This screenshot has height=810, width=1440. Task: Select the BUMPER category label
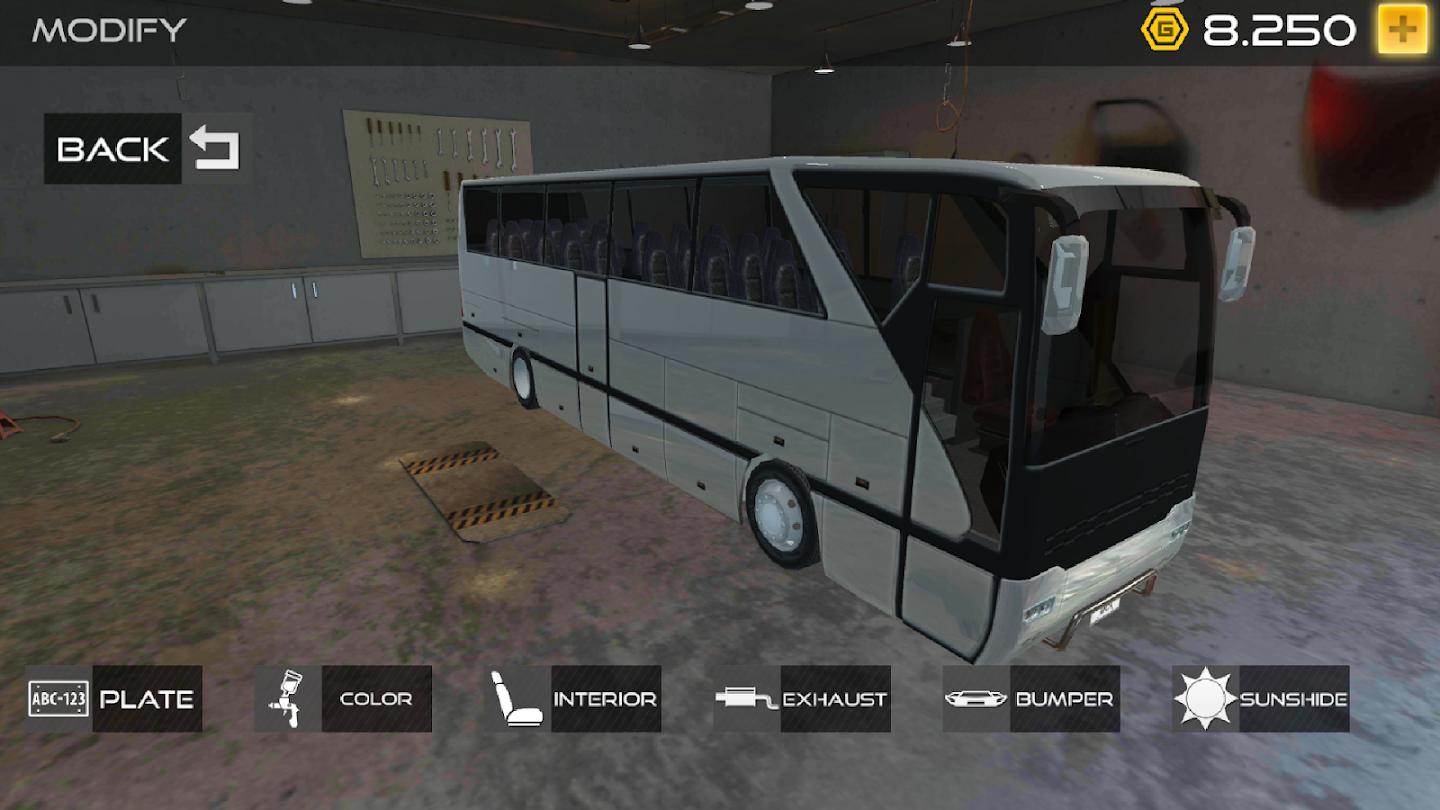coord(1063,699)
